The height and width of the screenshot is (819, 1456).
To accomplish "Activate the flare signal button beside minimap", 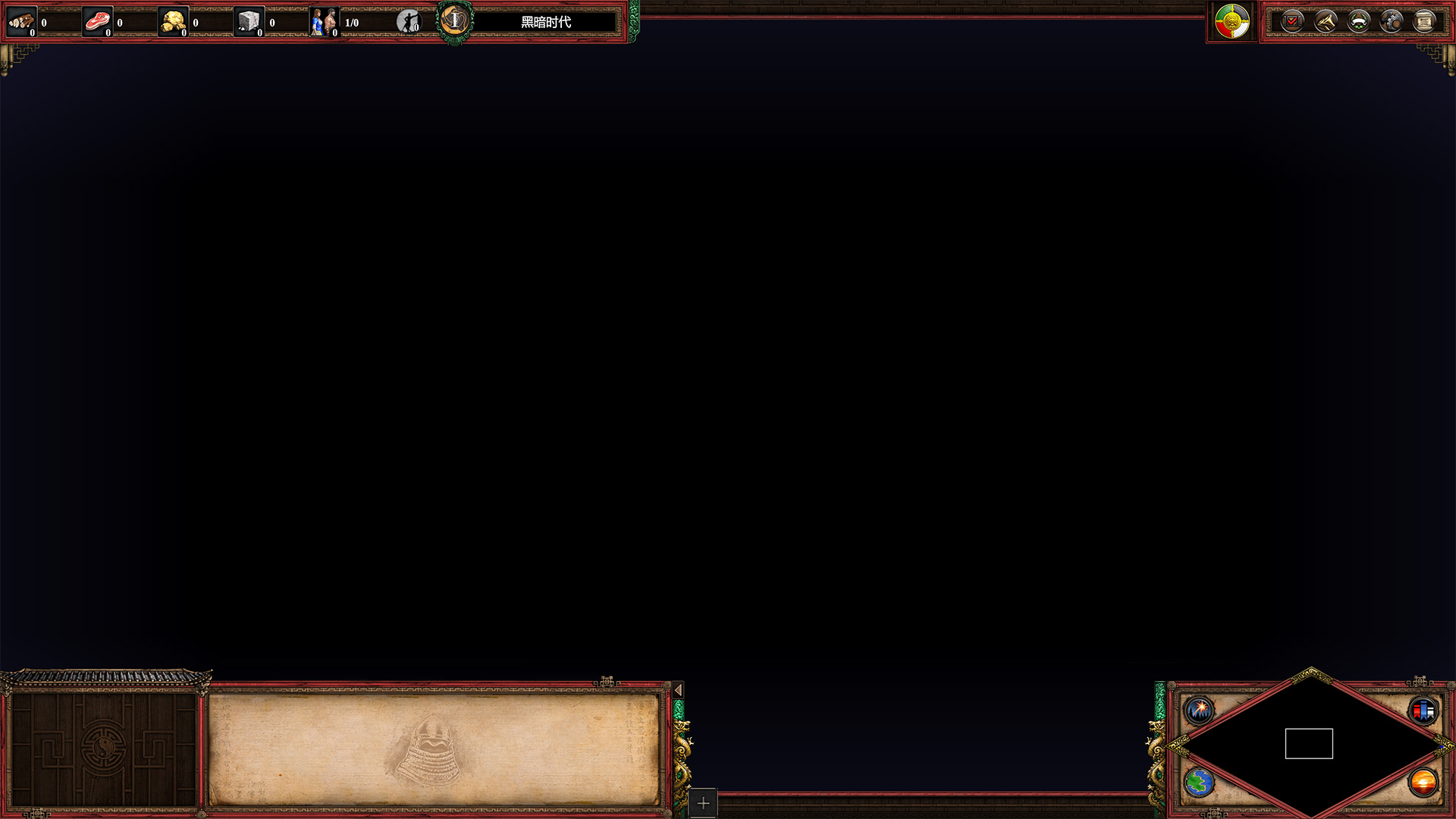I will 1200,711.
